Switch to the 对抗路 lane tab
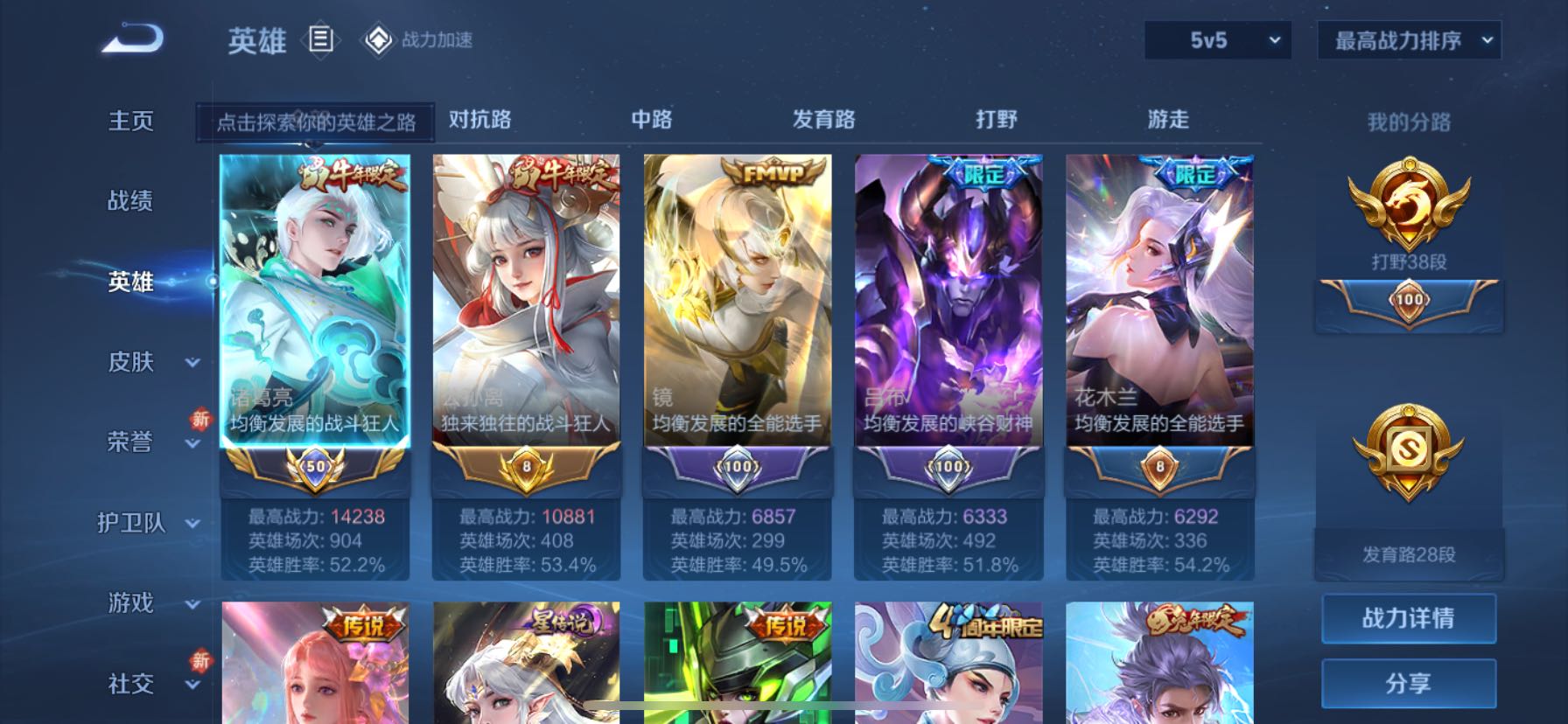 click(479, 119)
